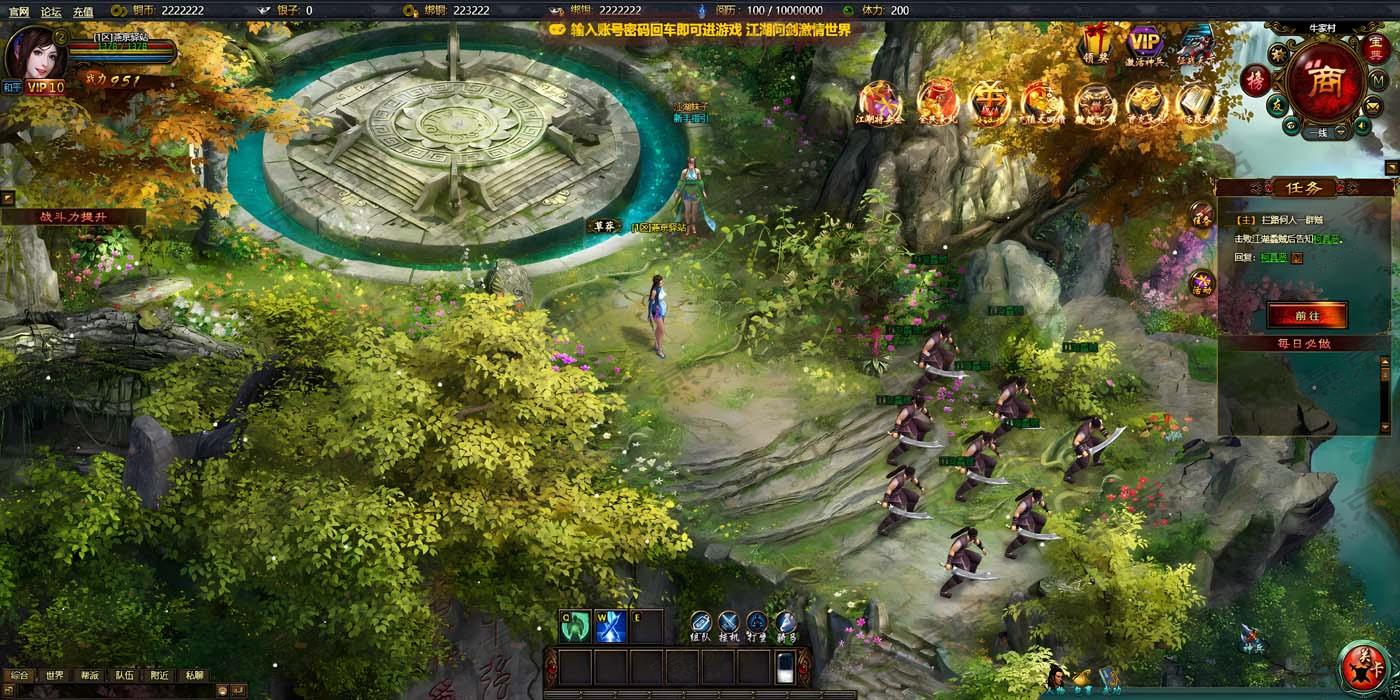1400x700 pixels.
Task: Open the 每日必做 daily tasks section
Action: [1303, 343]
